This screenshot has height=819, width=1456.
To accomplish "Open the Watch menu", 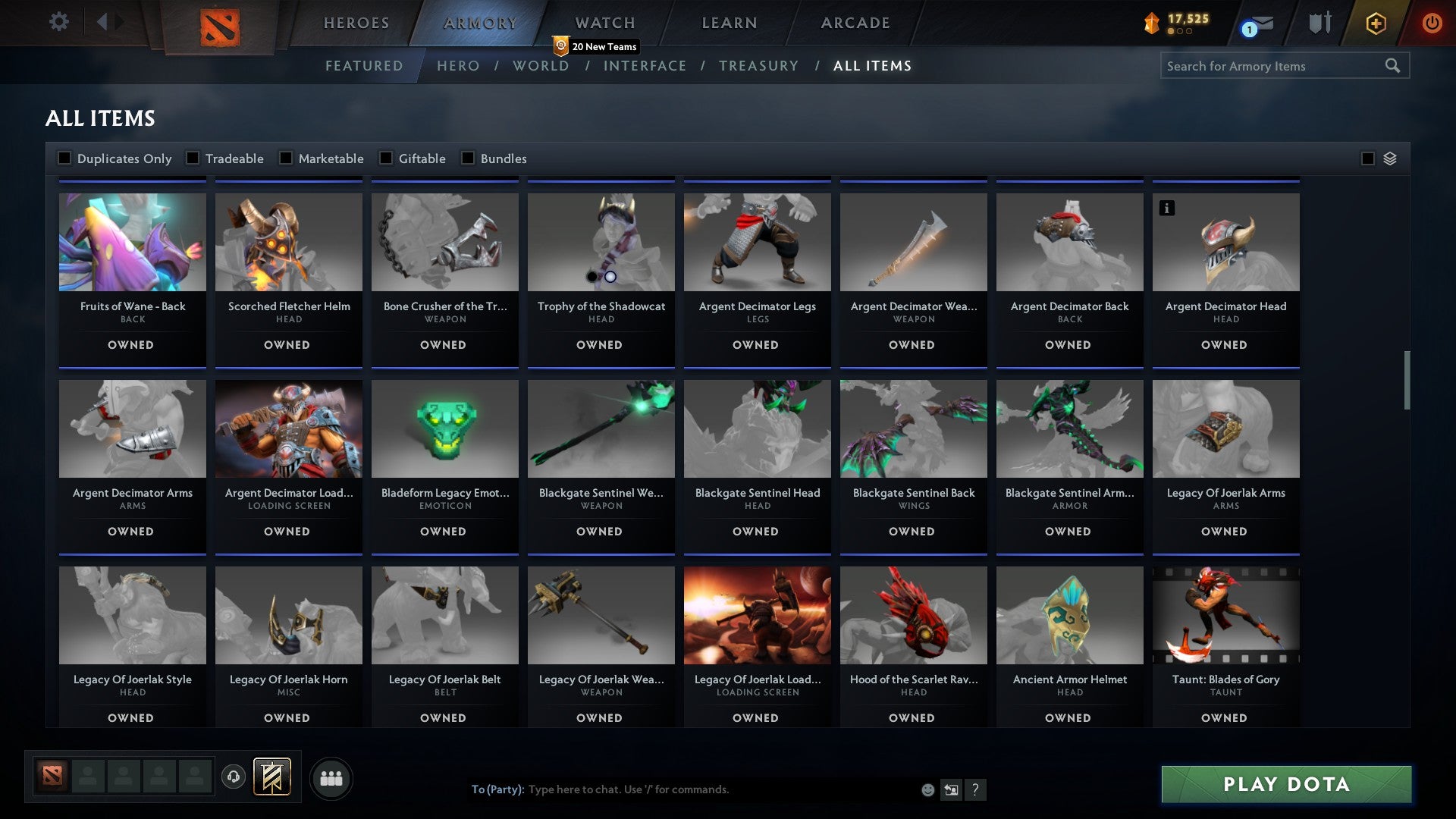I will 604,23.
